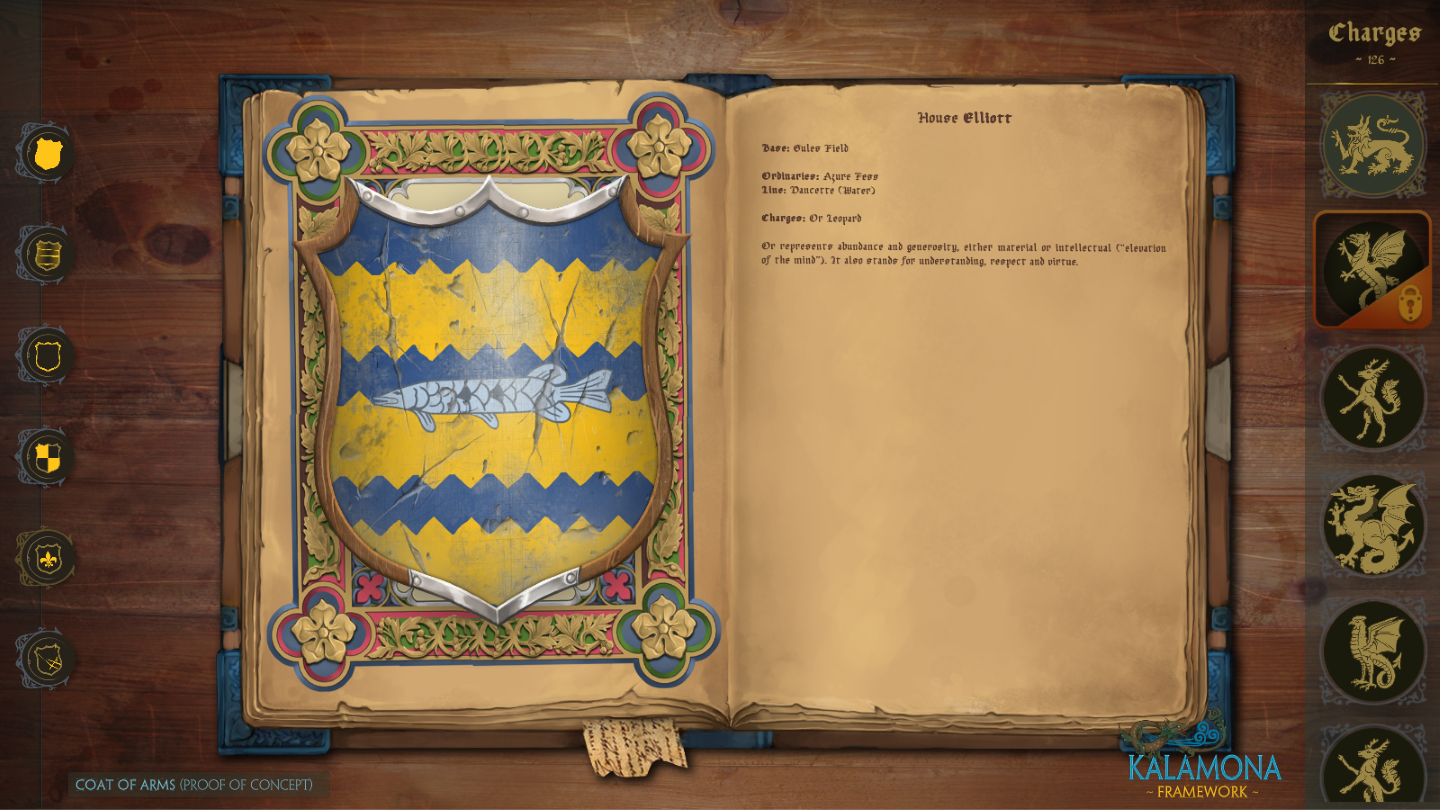Select the coiled wyvern charge icon
The height and width of the screenshot is (810, 1440).
click(x=1373, y=648)
